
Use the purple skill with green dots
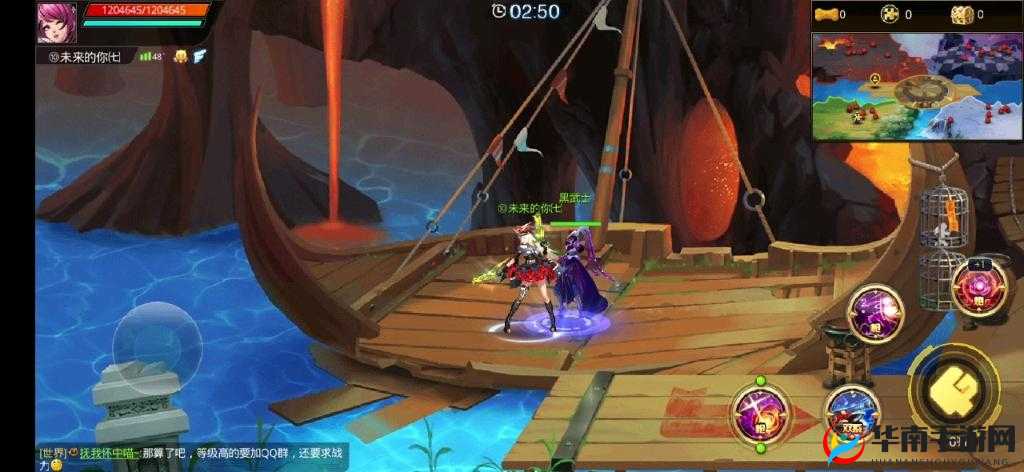coord(760,409)
